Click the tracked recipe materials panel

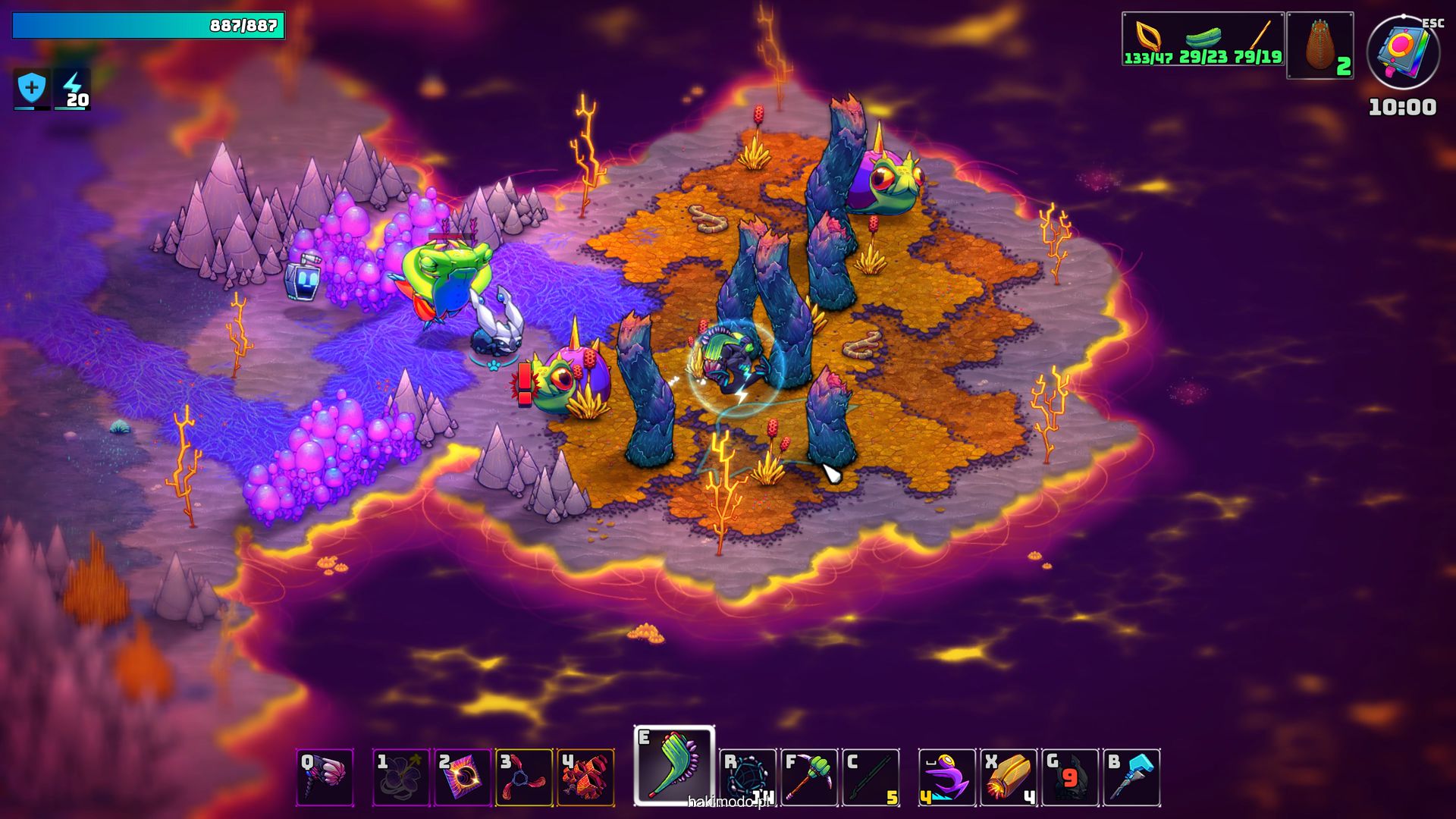tap(1203, 39)
